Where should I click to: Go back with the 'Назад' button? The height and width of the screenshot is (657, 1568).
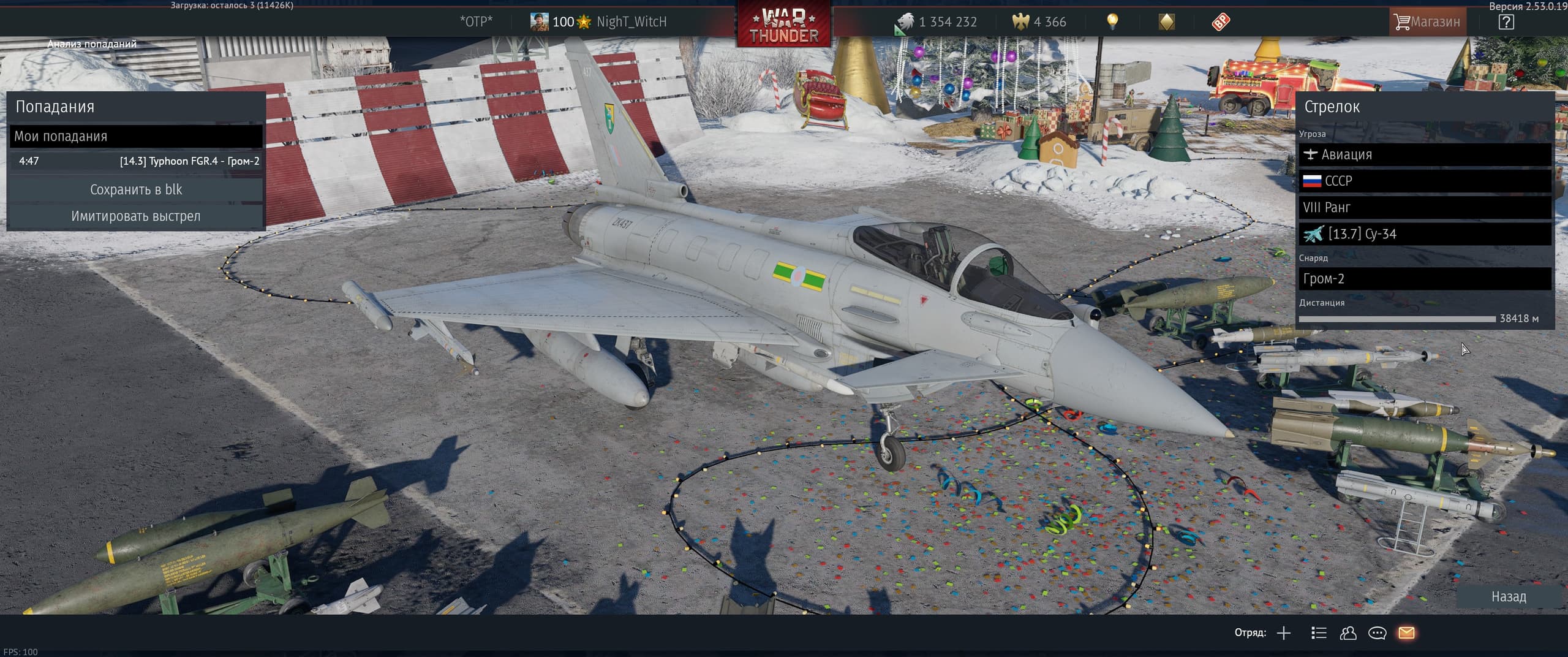tap(1508, 596)
